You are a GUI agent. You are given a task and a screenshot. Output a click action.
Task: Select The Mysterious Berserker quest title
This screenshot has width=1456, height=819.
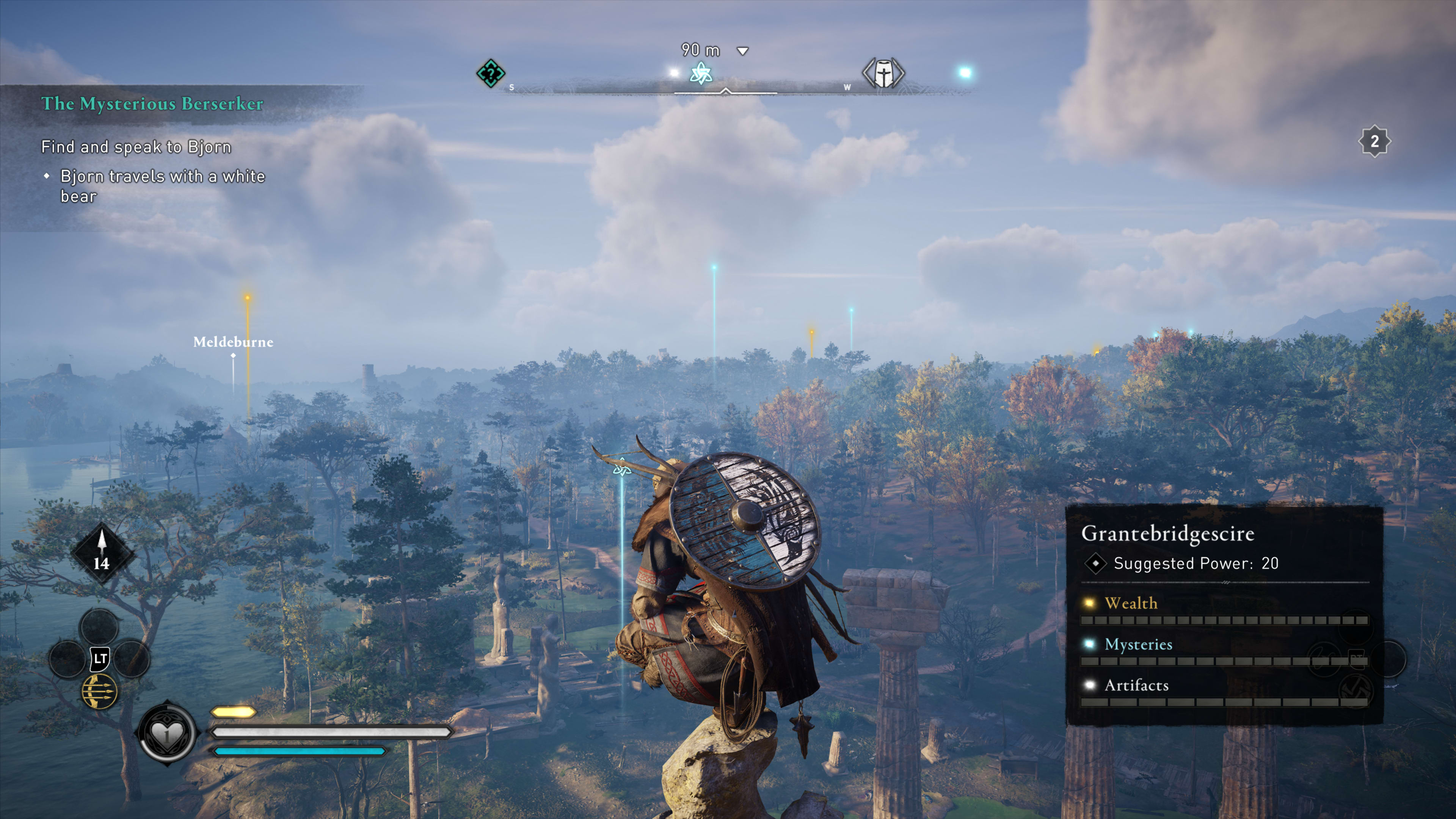(152, 104)
